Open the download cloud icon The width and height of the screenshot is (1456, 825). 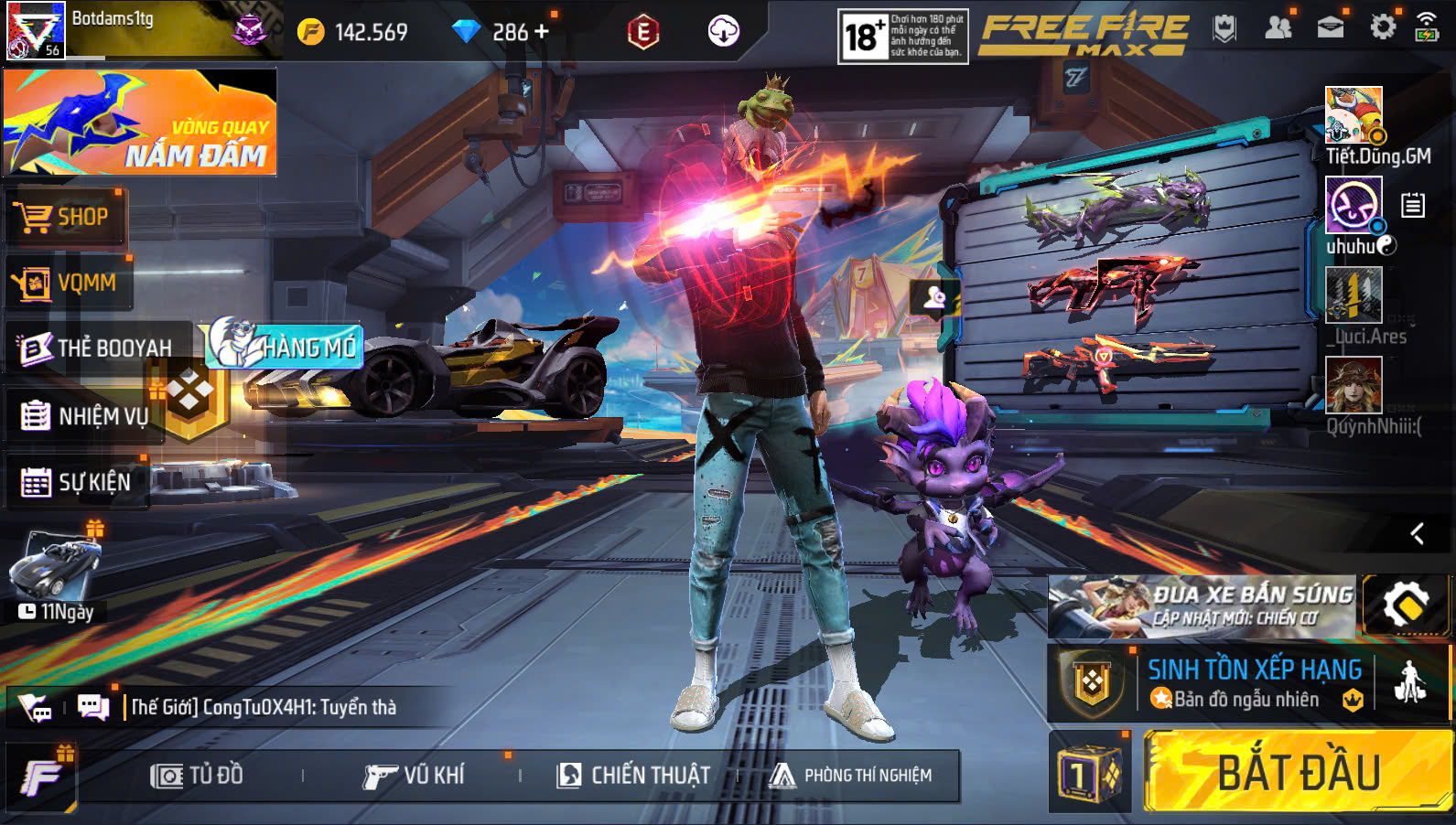coord(723,32)
